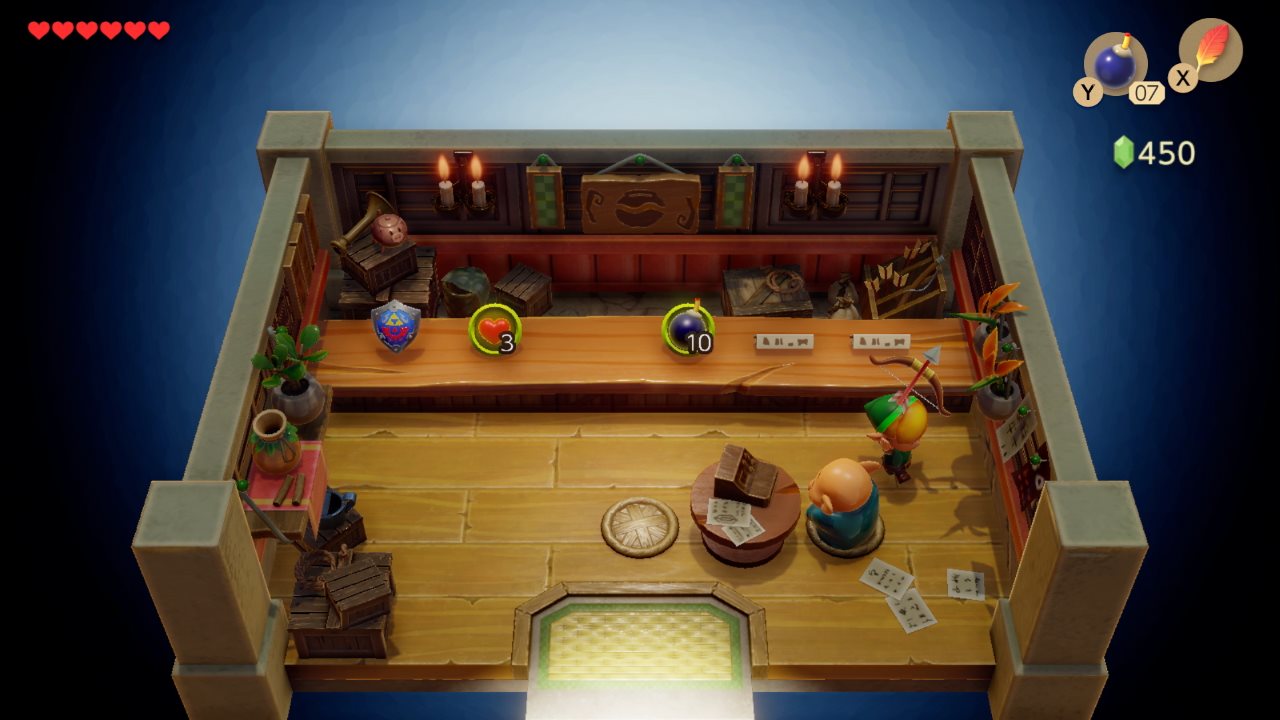Click the first heart in the health bar
Image resolution: width=1280 pixels, height=720 pixels.
coord(37,29)
